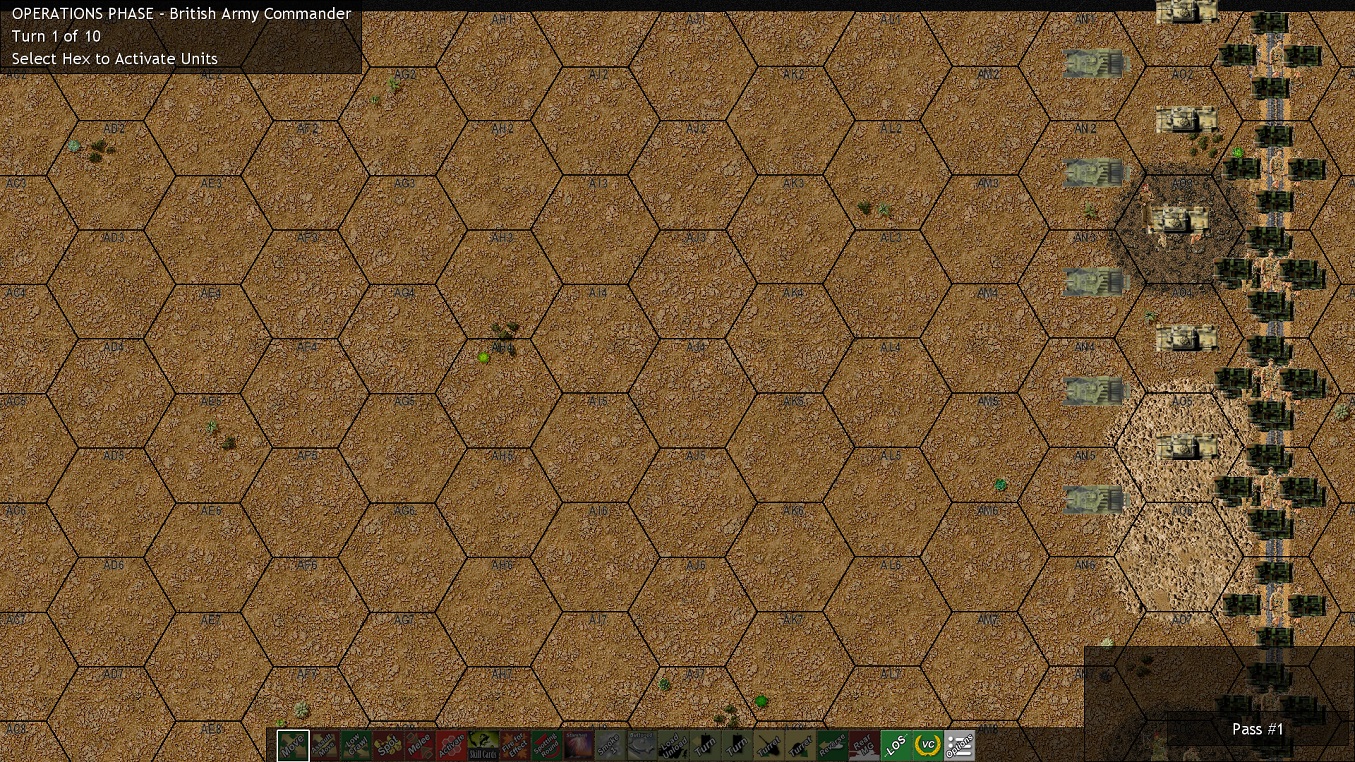The height and width of the screenshot is (762, 1355).
Task: Select the Smoke command icon
Action: pyautogui.click(x=610, y=744)
